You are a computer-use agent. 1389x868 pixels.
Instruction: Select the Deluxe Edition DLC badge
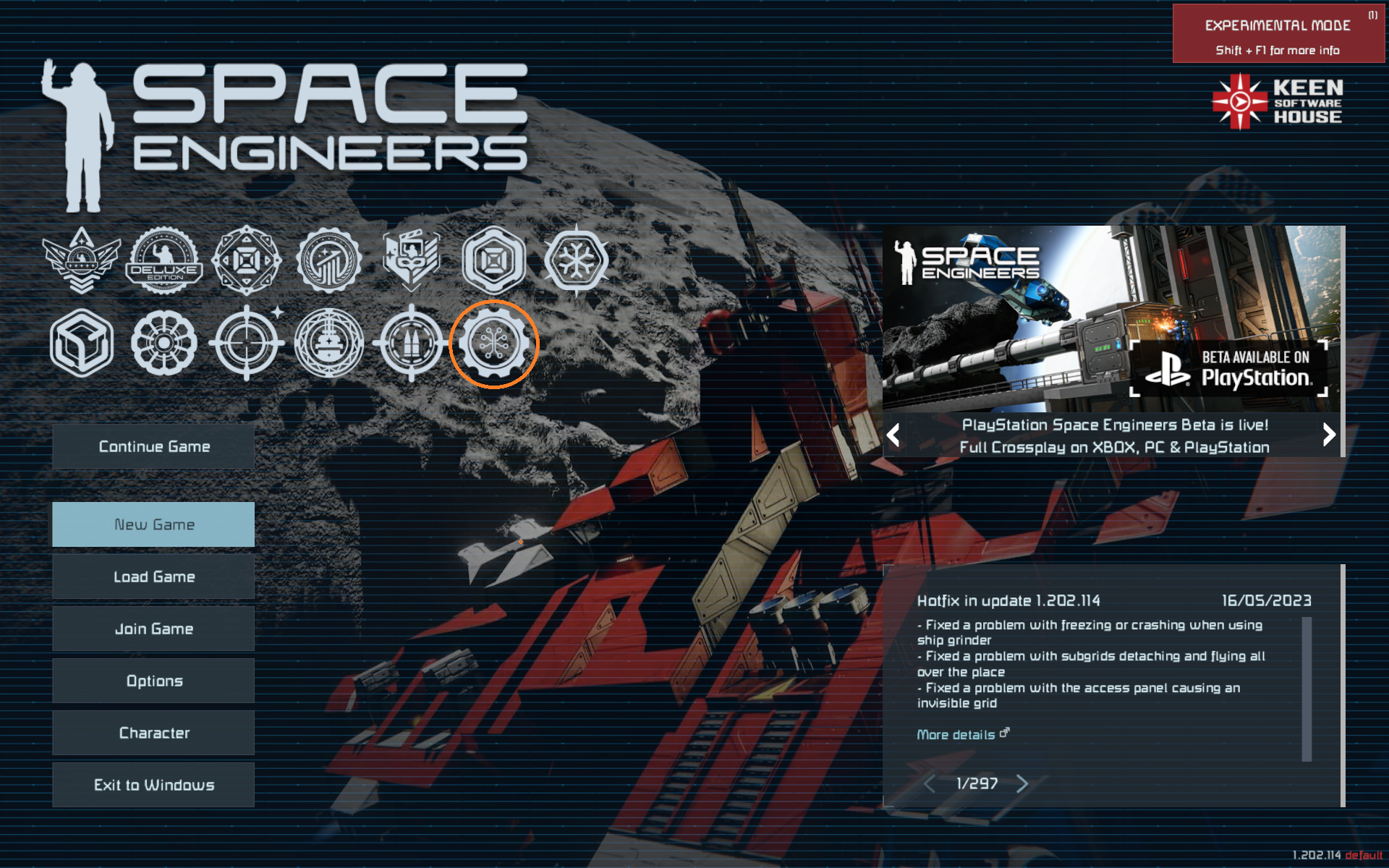coord(165,260)
